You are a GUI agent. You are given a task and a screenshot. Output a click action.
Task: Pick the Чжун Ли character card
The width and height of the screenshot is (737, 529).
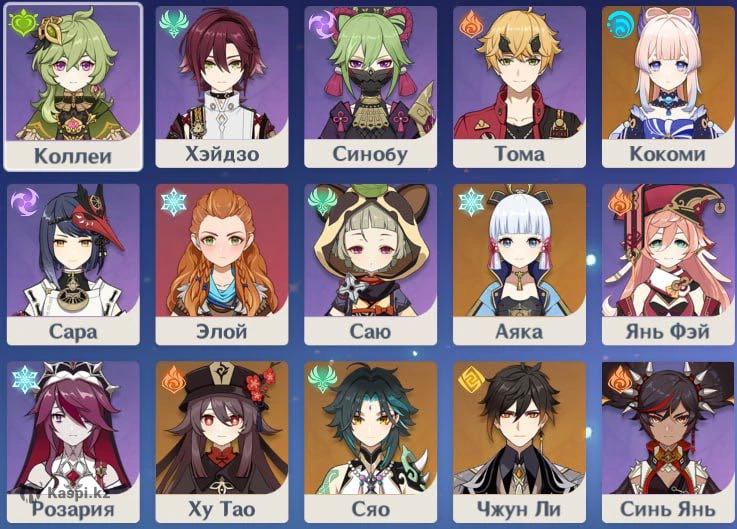519,440
